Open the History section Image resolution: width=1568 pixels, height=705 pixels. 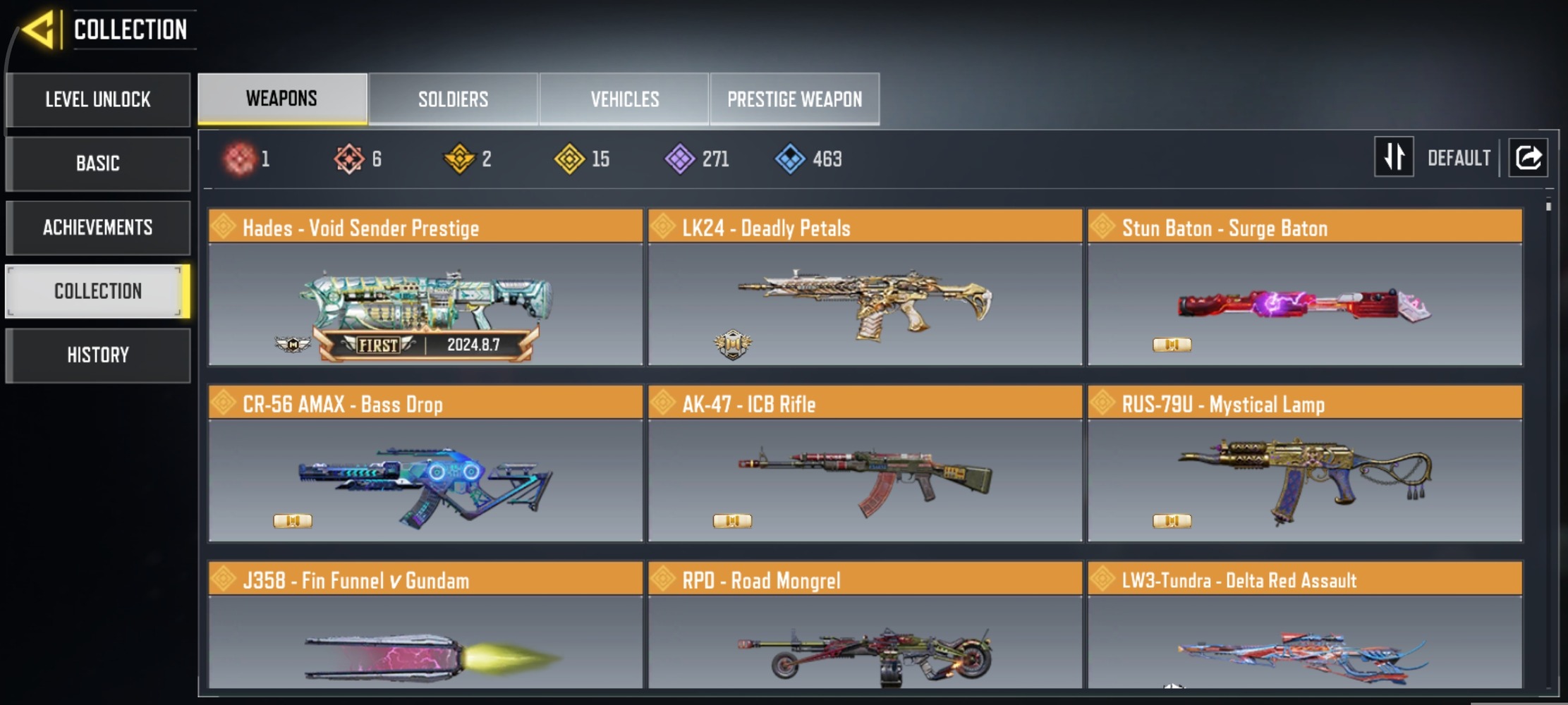[98, 355]
